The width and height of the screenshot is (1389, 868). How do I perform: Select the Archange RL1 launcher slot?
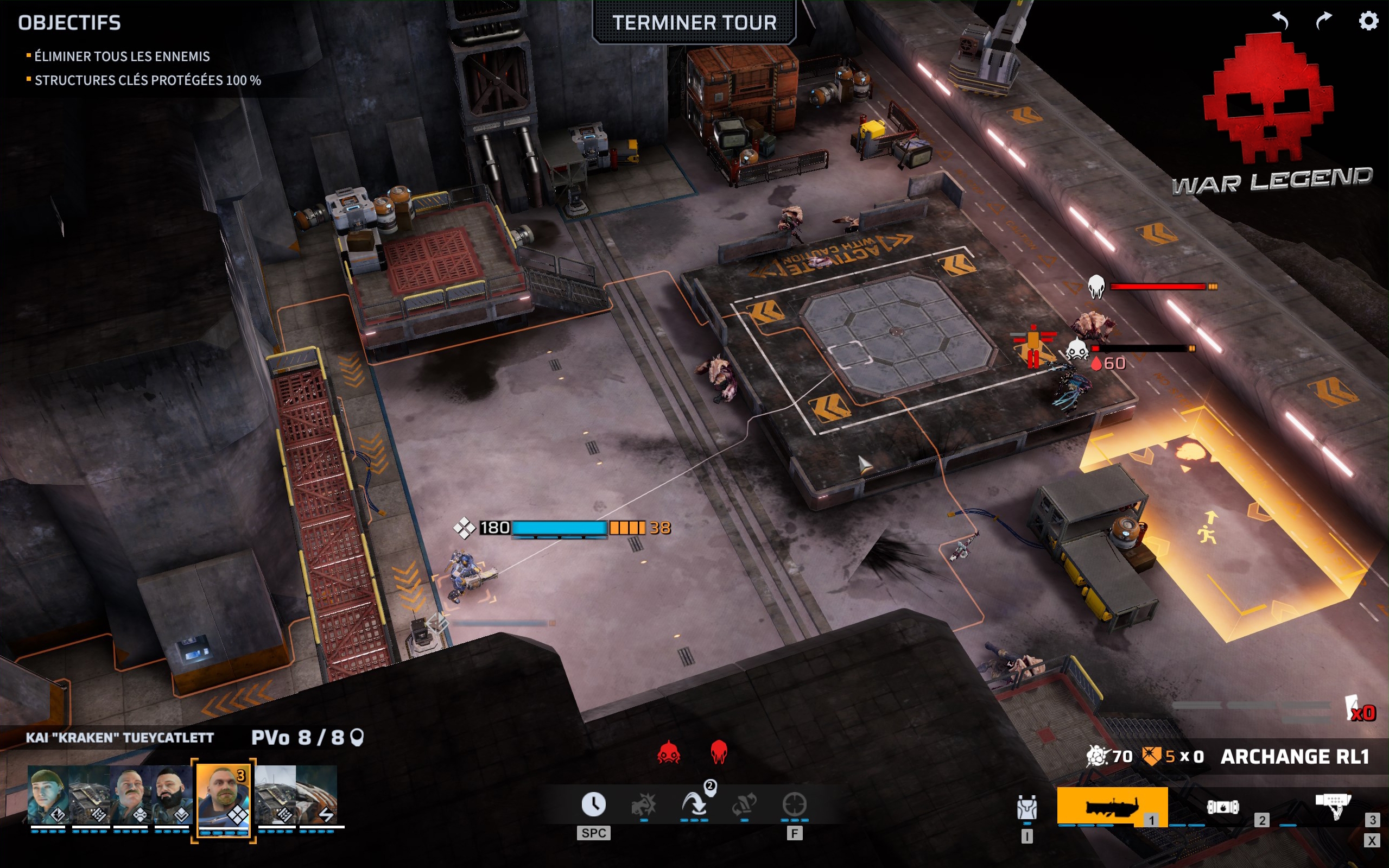click(1112, 807)
